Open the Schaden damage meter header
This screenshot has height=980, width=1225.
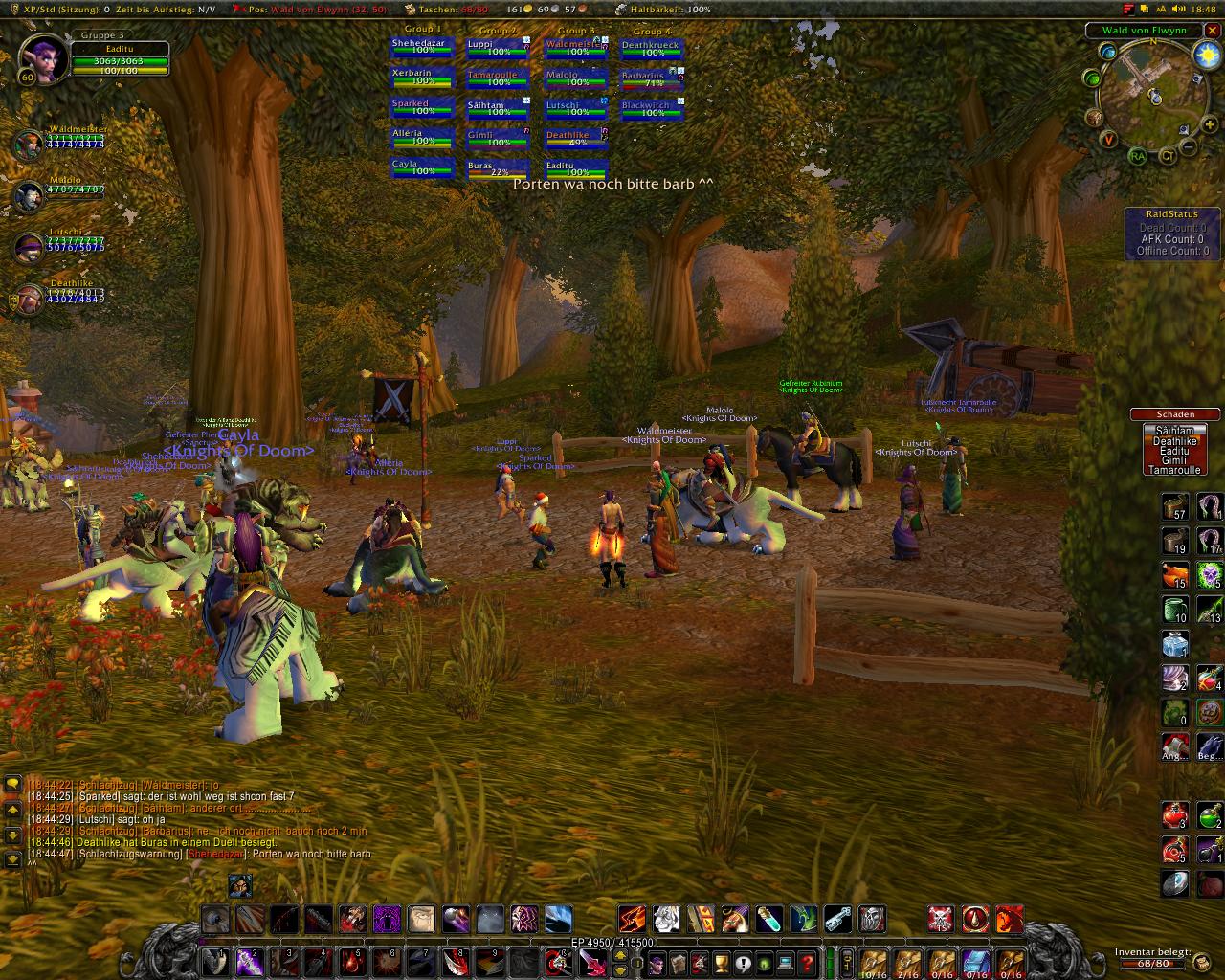tap(1174, 414)
